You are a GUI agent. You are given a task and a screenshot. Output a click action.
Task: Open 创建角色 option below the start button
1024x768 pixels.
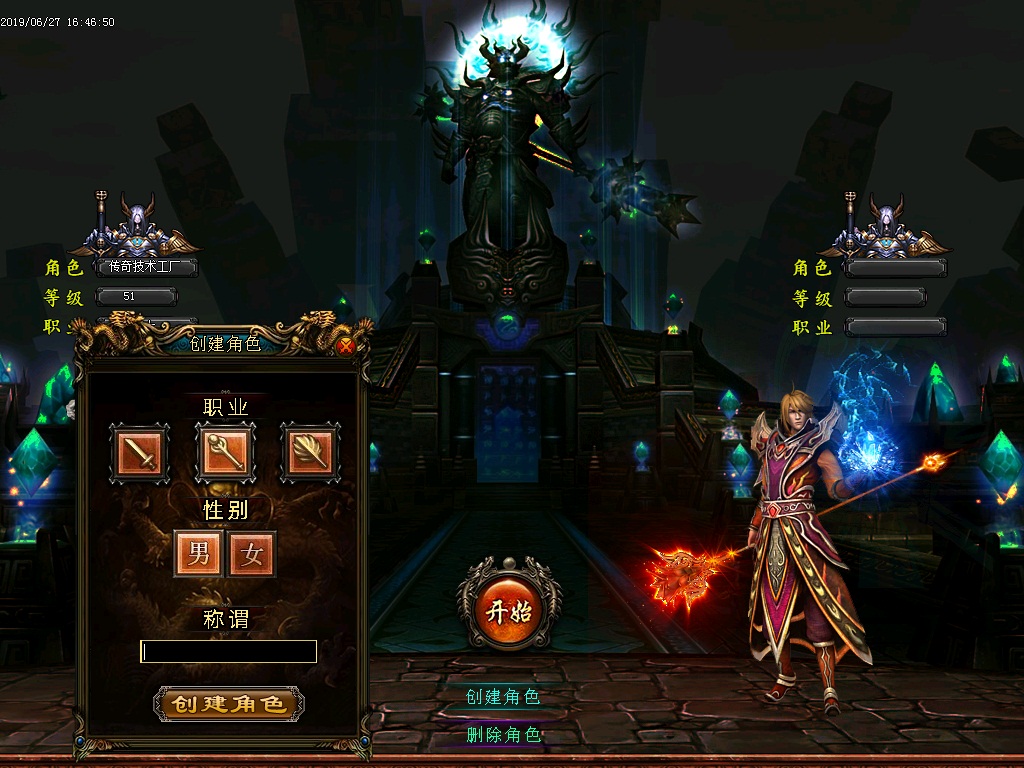[503, 697]
